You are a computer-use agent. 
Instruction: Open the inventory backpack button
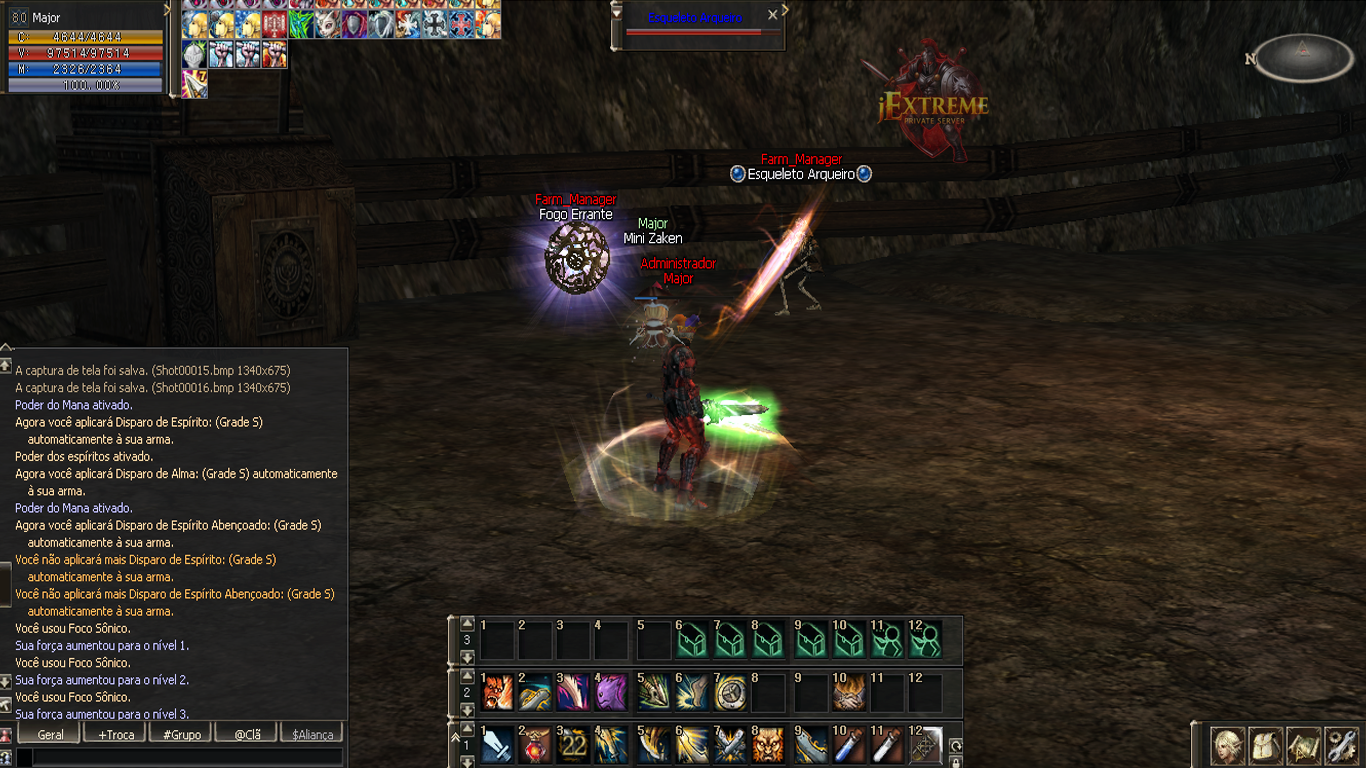coord(1266,746)
